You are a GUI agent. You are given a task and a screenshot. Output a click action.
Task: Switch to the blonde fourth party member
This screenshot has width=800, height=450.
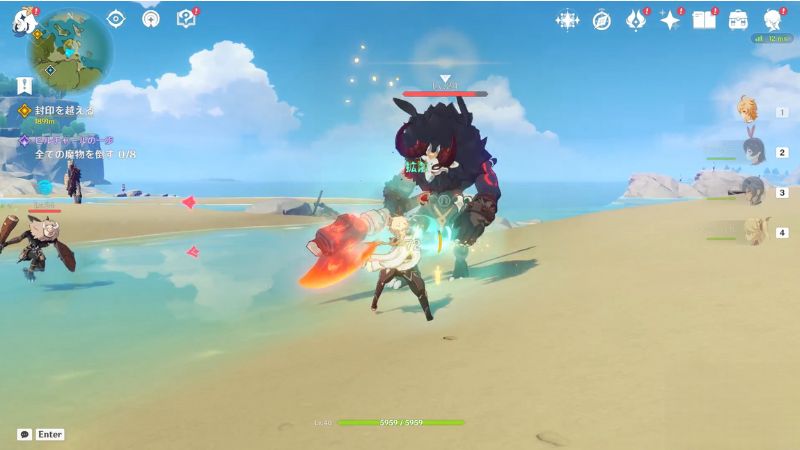(x=753, y=231)
